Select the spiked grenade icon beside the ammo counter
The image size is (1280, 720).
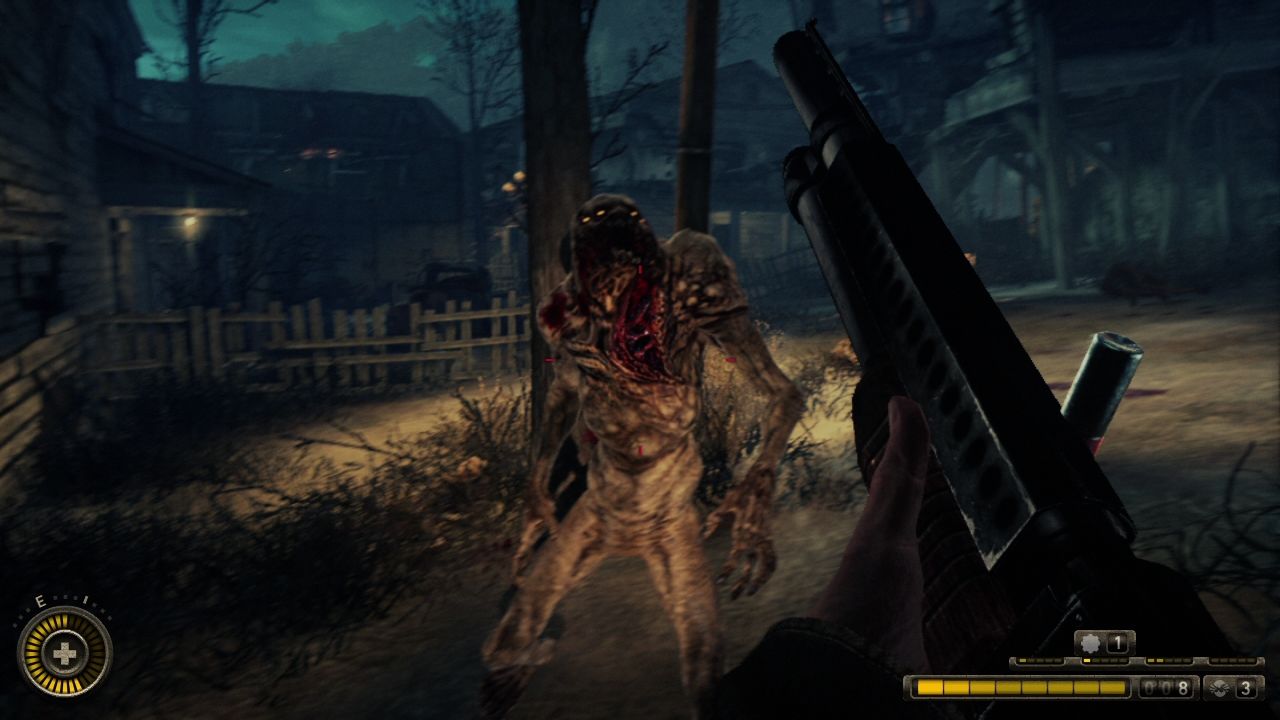pos(1219,688)
